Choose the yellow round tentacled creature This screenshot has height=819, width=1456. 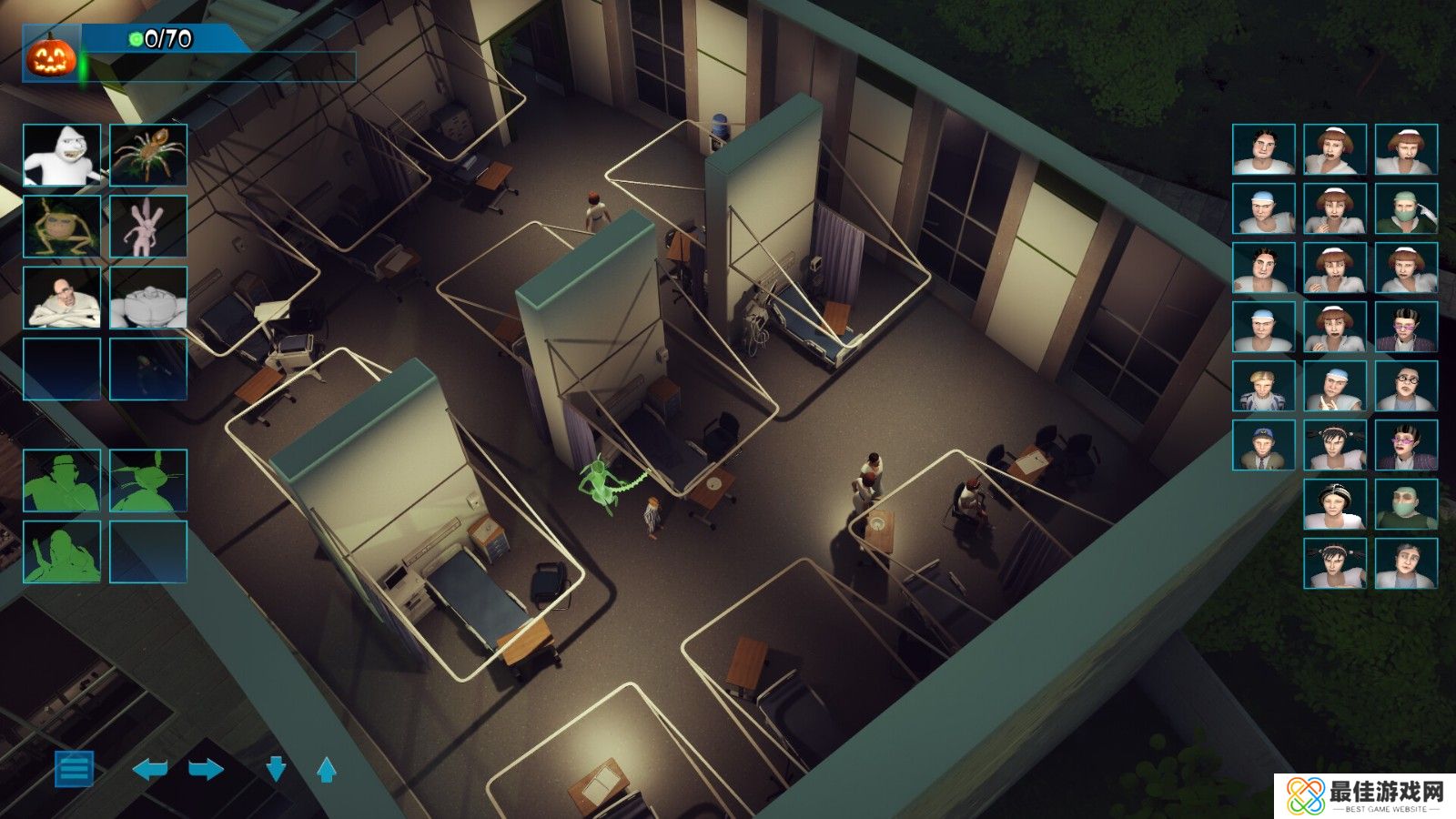61,227
